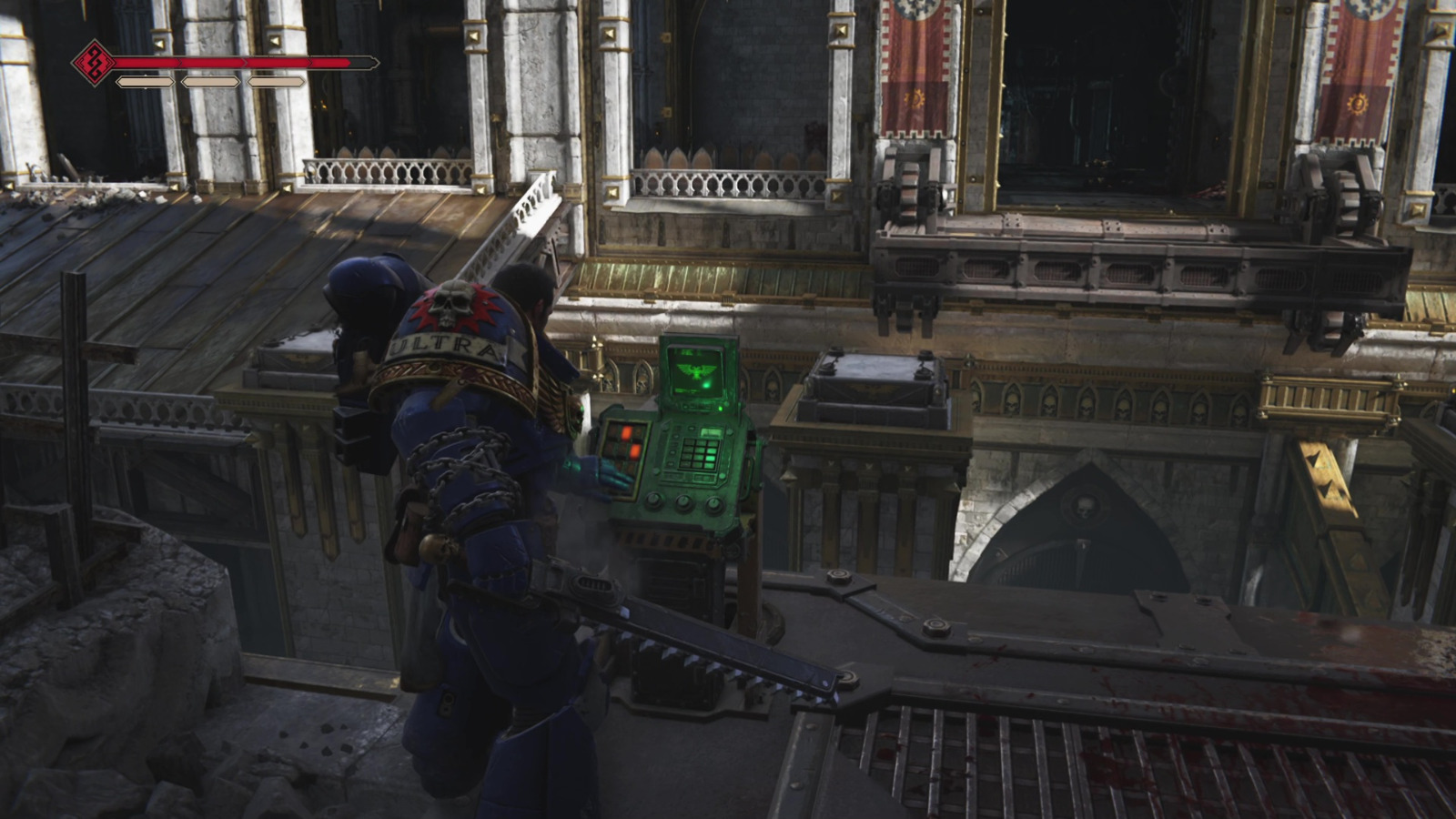The height and width of the screenshot is (819, 1456).
Task: Click the gold cog emblem on the right red banner
Action: pos(1359,104)
